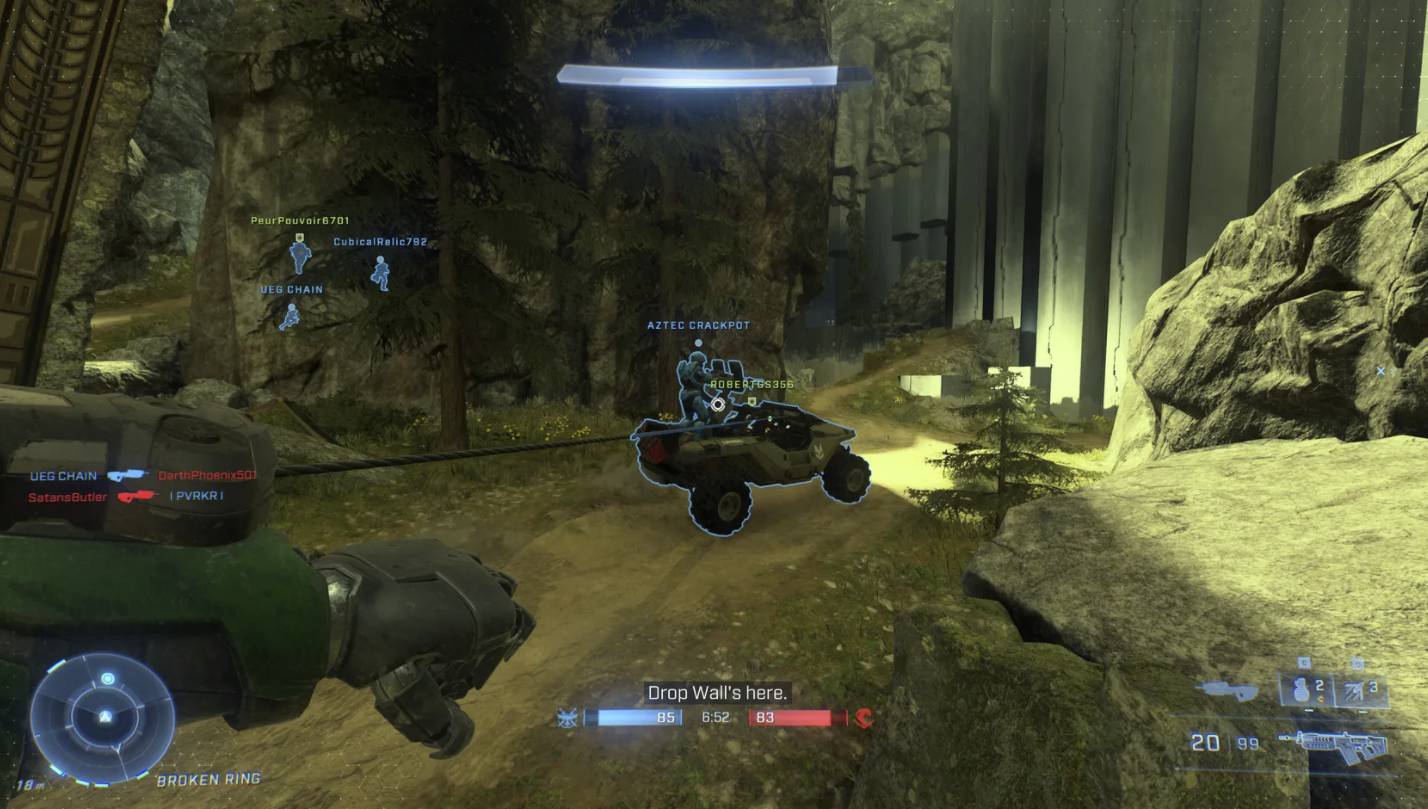Screen dimensions: 1428x809
Task: Select the SatansButler kill feed entry
Action: pos(67,496)
